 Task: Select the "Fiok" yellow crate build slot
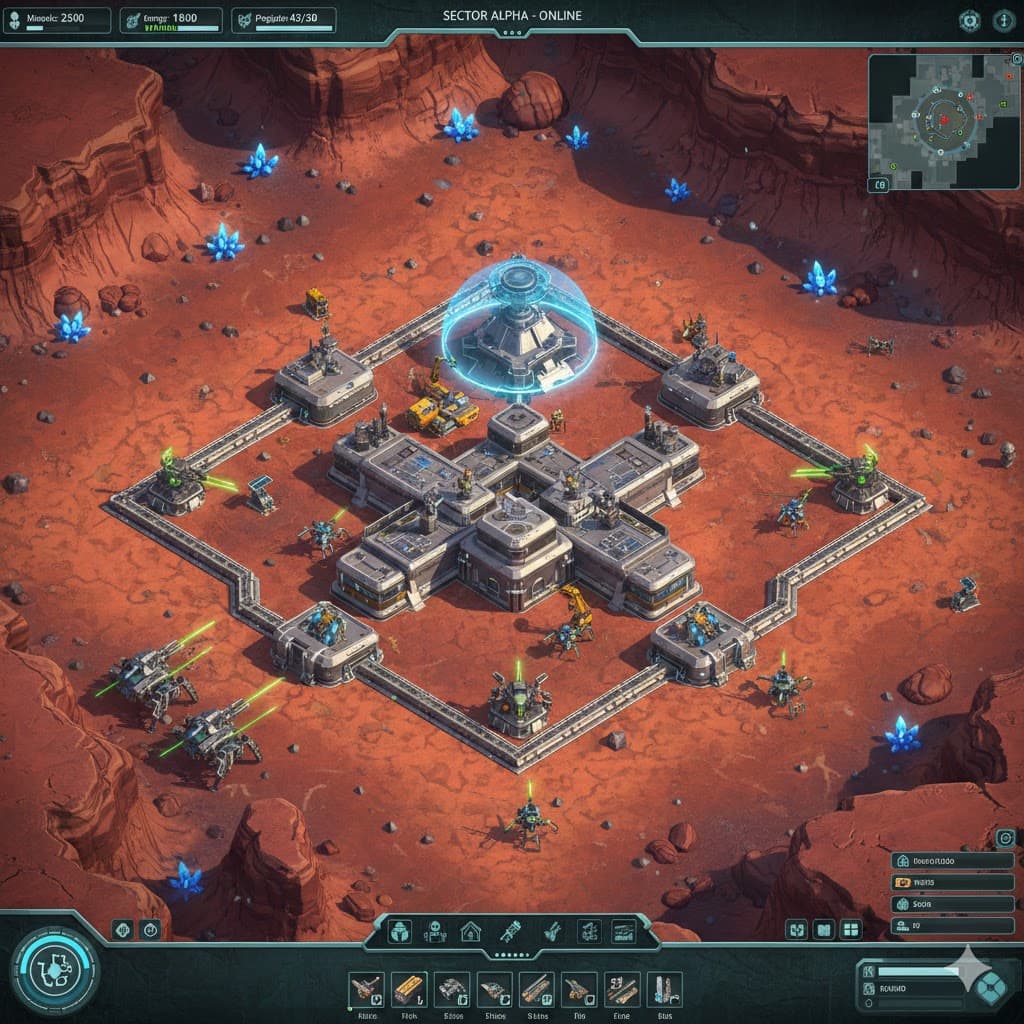(x=409, y=990)
